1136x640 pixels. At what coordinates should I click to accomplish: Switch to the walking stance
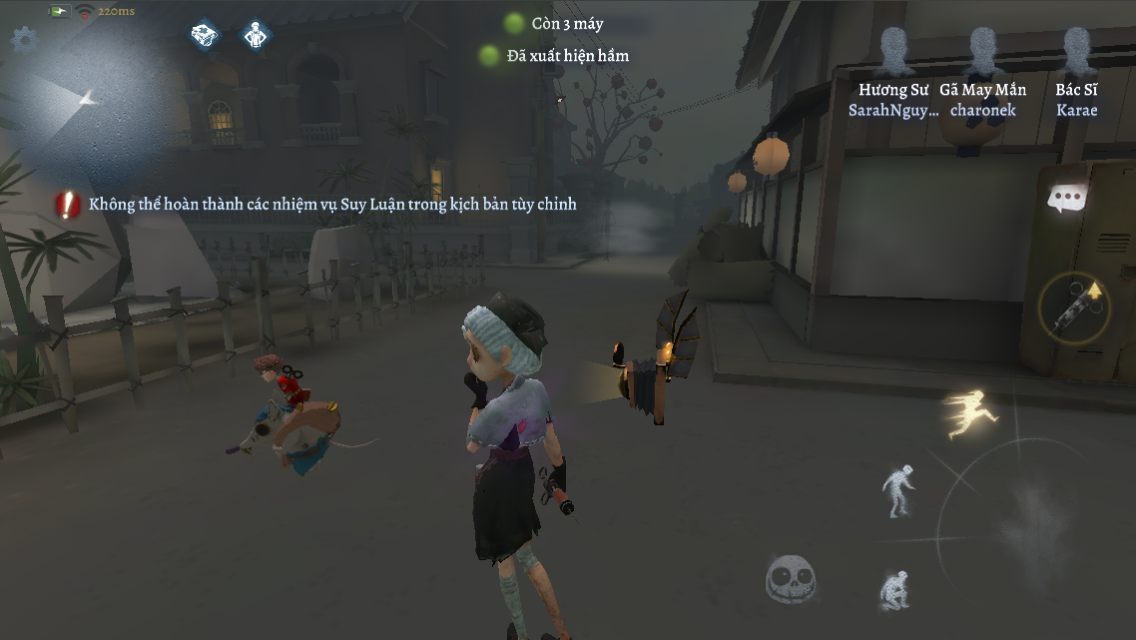(896, 490)
